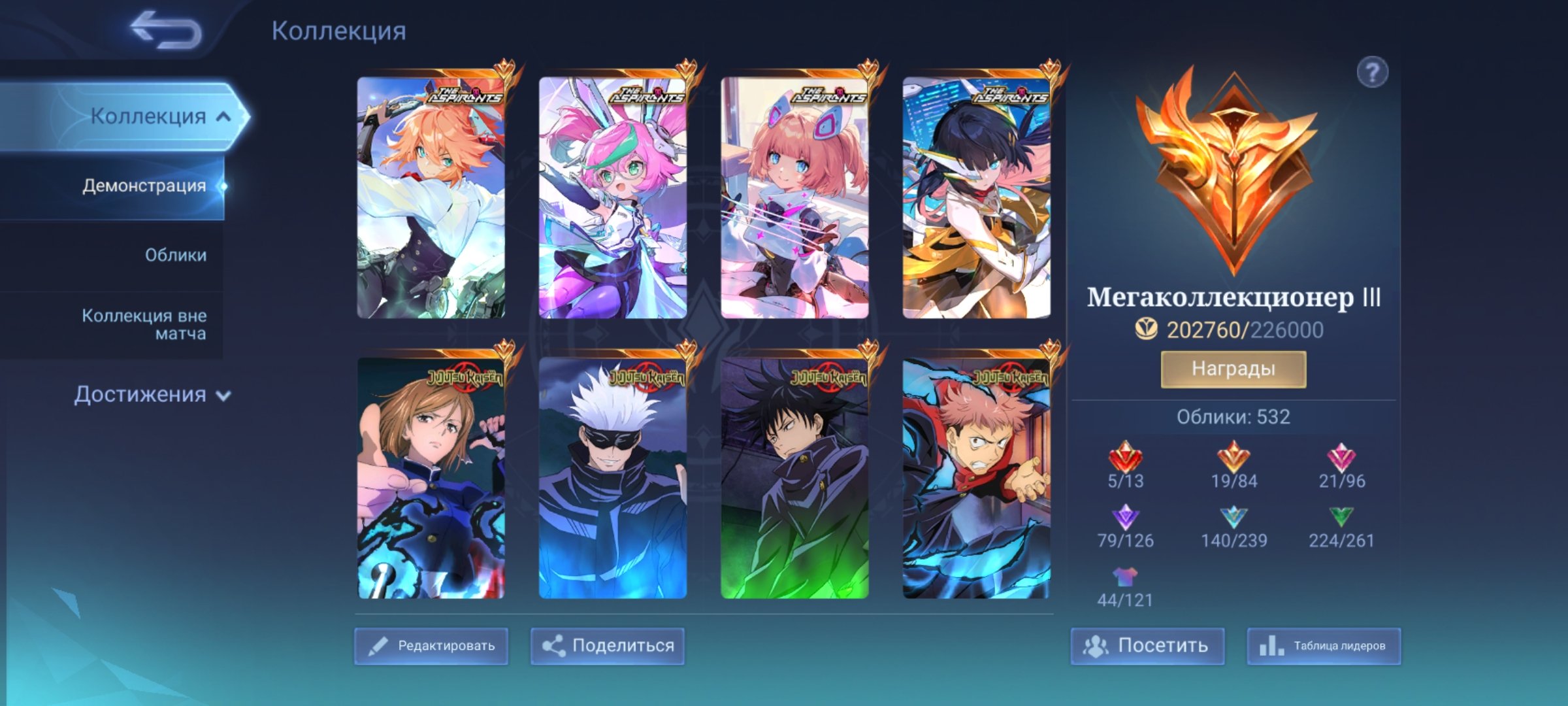Expand the Достижения section

tap(152, 395)
